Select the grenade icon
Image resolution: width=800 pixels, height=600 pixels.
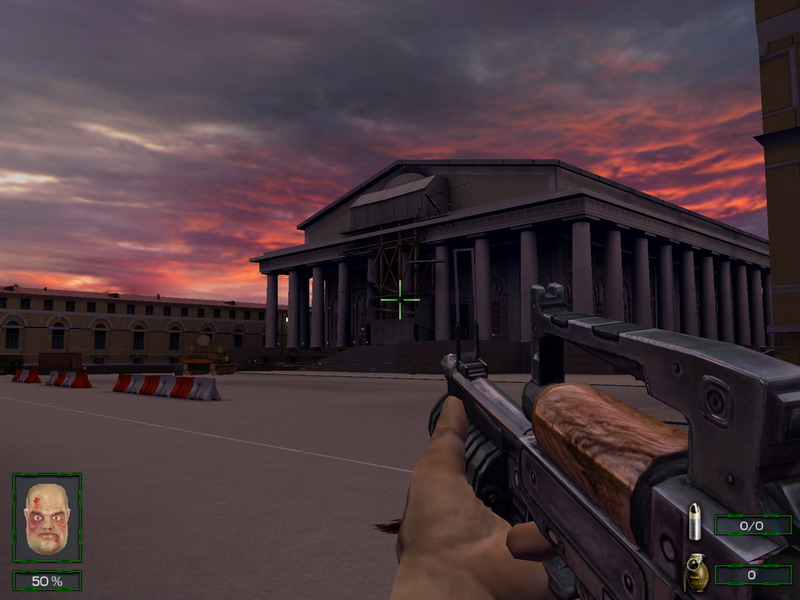click(696, 573)
